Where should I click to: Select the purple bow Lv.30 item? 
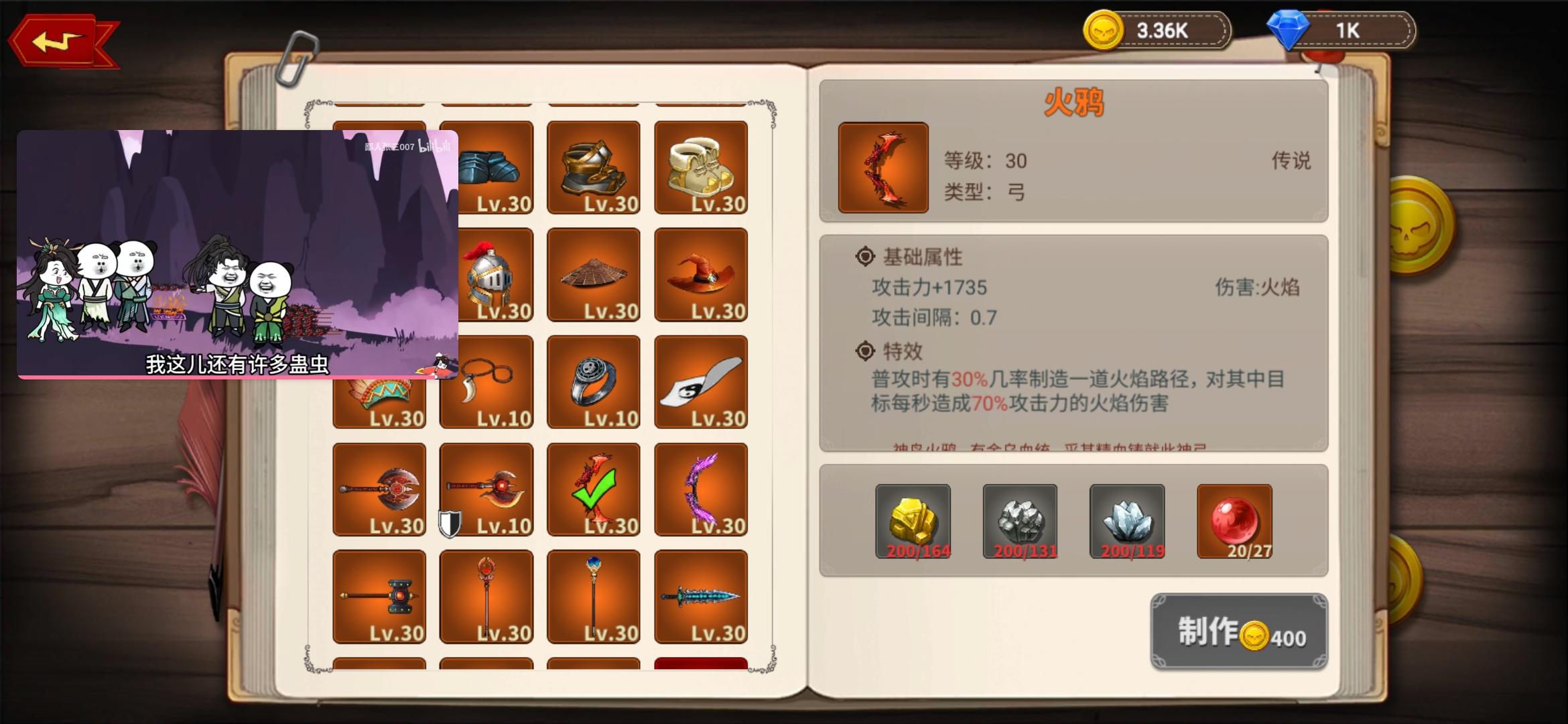701,489
